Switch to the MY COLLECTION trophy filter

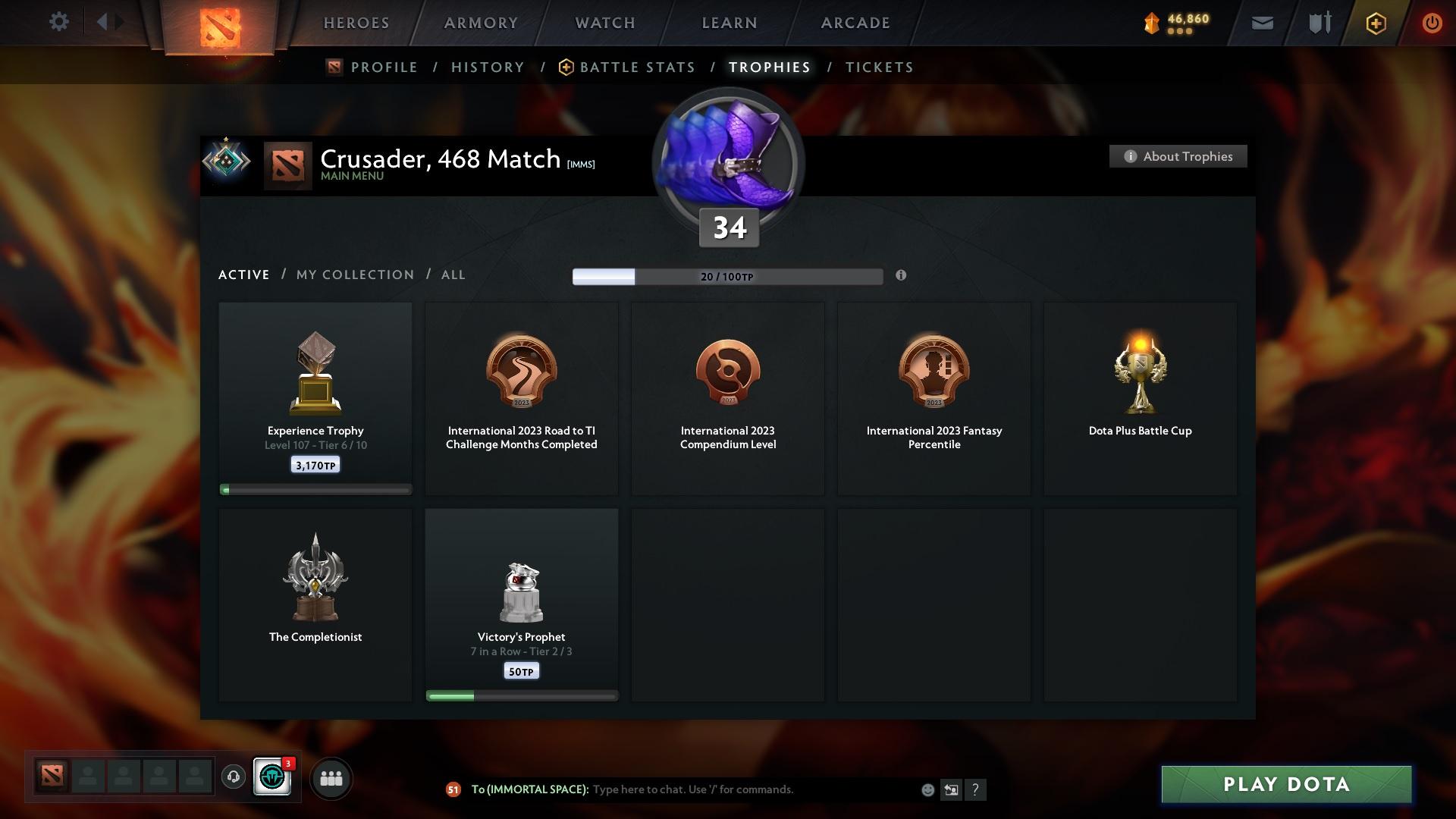point(353,275)
